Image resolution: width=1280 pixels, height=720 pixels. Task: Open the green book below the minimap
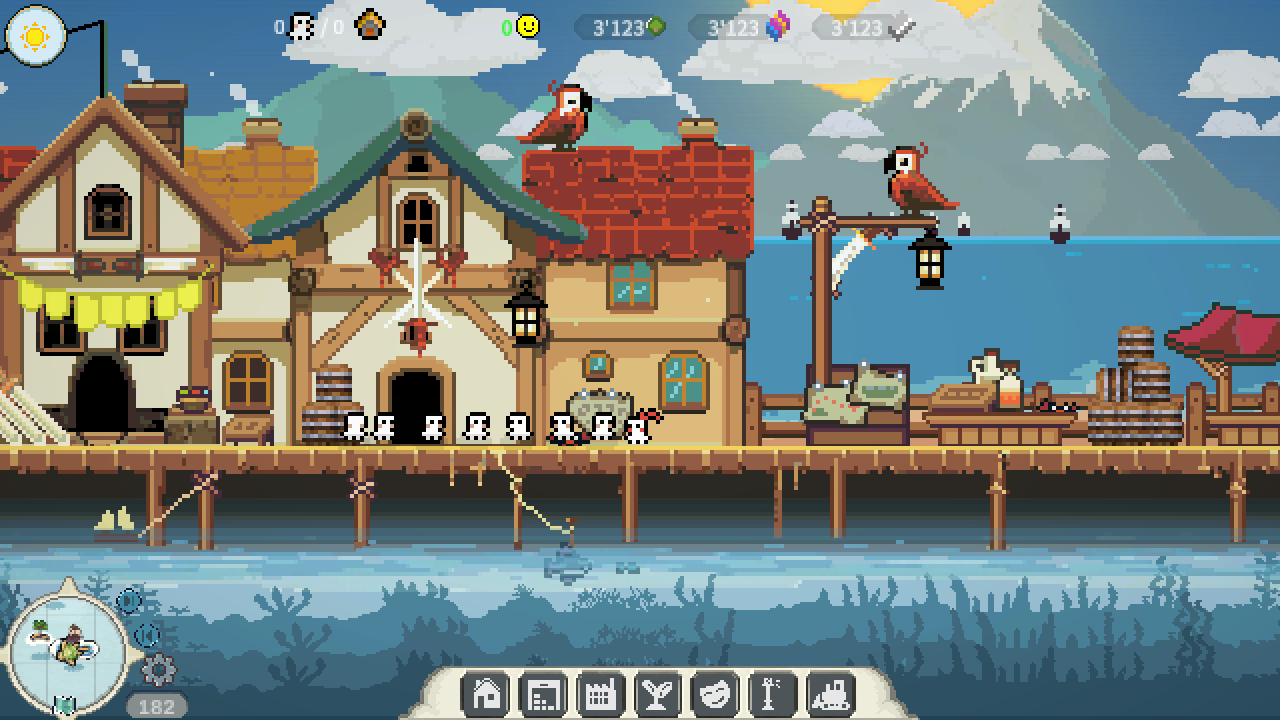click(66, 706)
